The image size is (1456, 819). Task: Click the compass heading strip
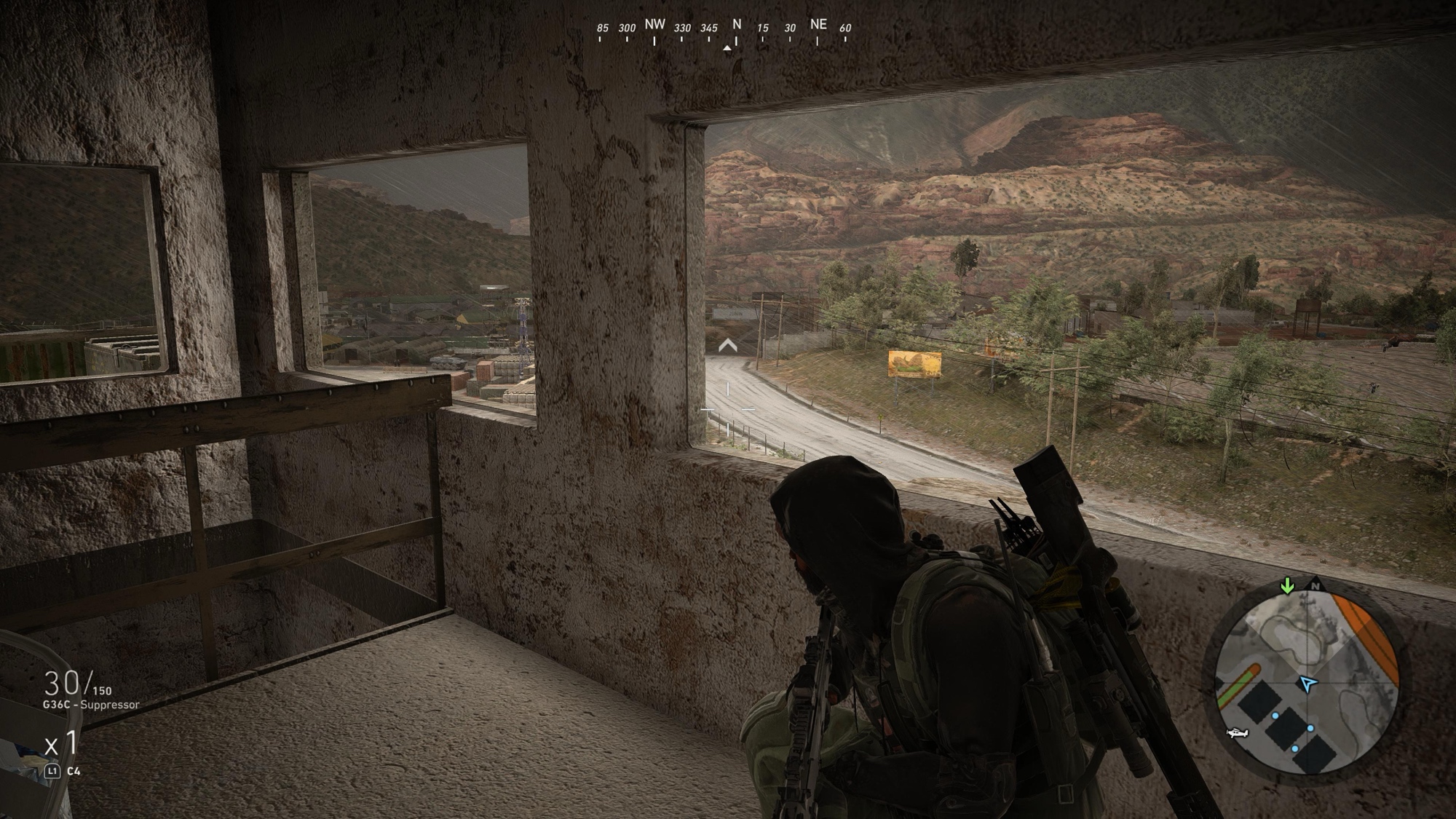tap(724, 29)
